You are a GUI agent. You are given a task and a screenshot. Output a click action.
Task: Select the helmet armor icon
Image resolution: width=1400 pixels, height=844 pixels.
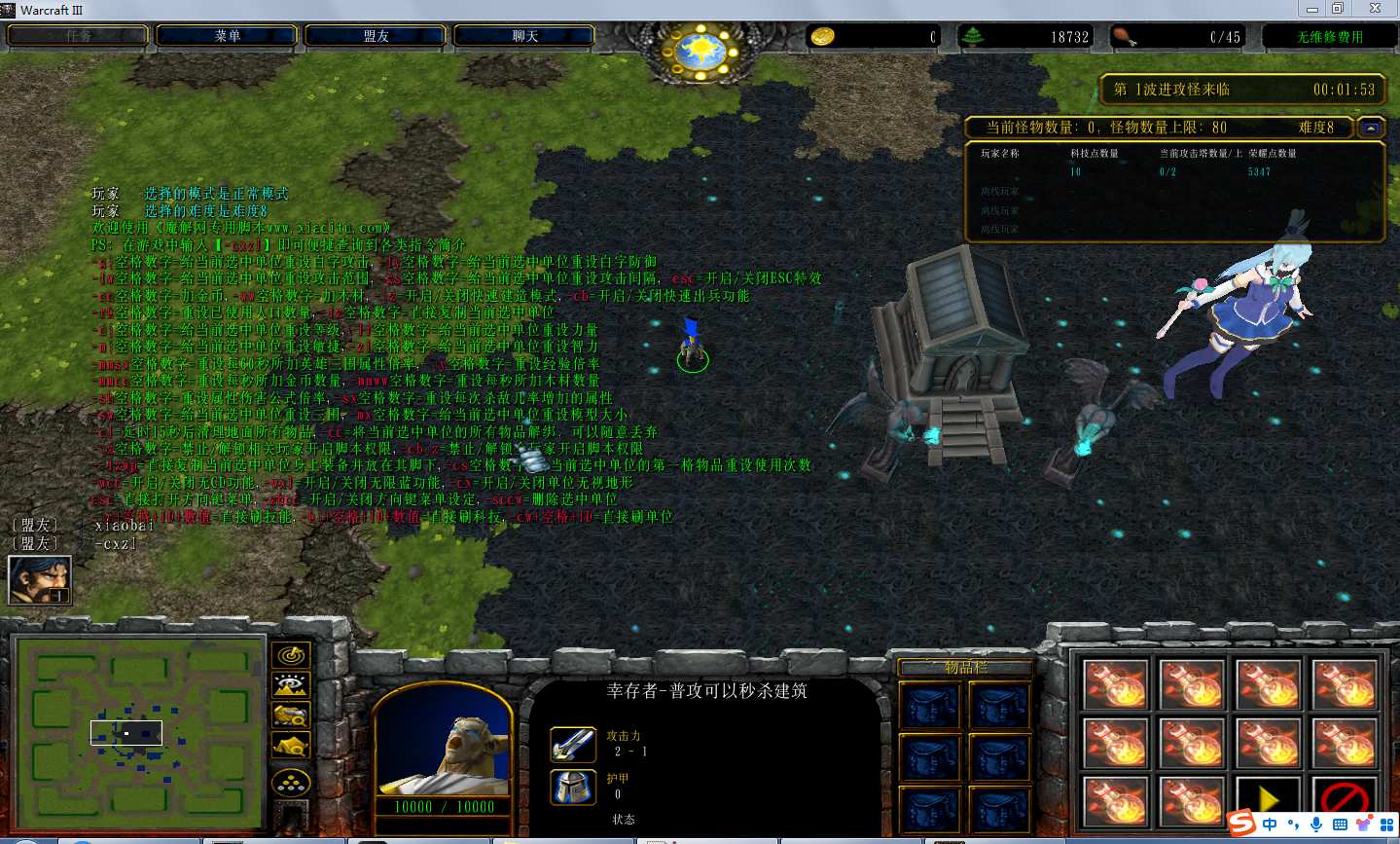click(x=572, y=787)
